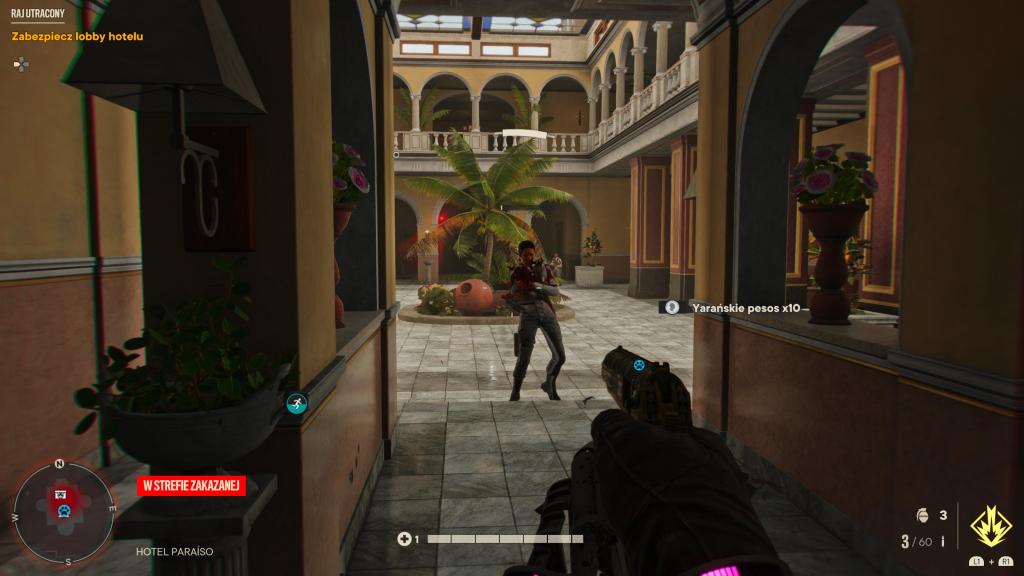Activate the yellow Supremo ability icon
1024x576 pixels.
click(x=991, y=524)
